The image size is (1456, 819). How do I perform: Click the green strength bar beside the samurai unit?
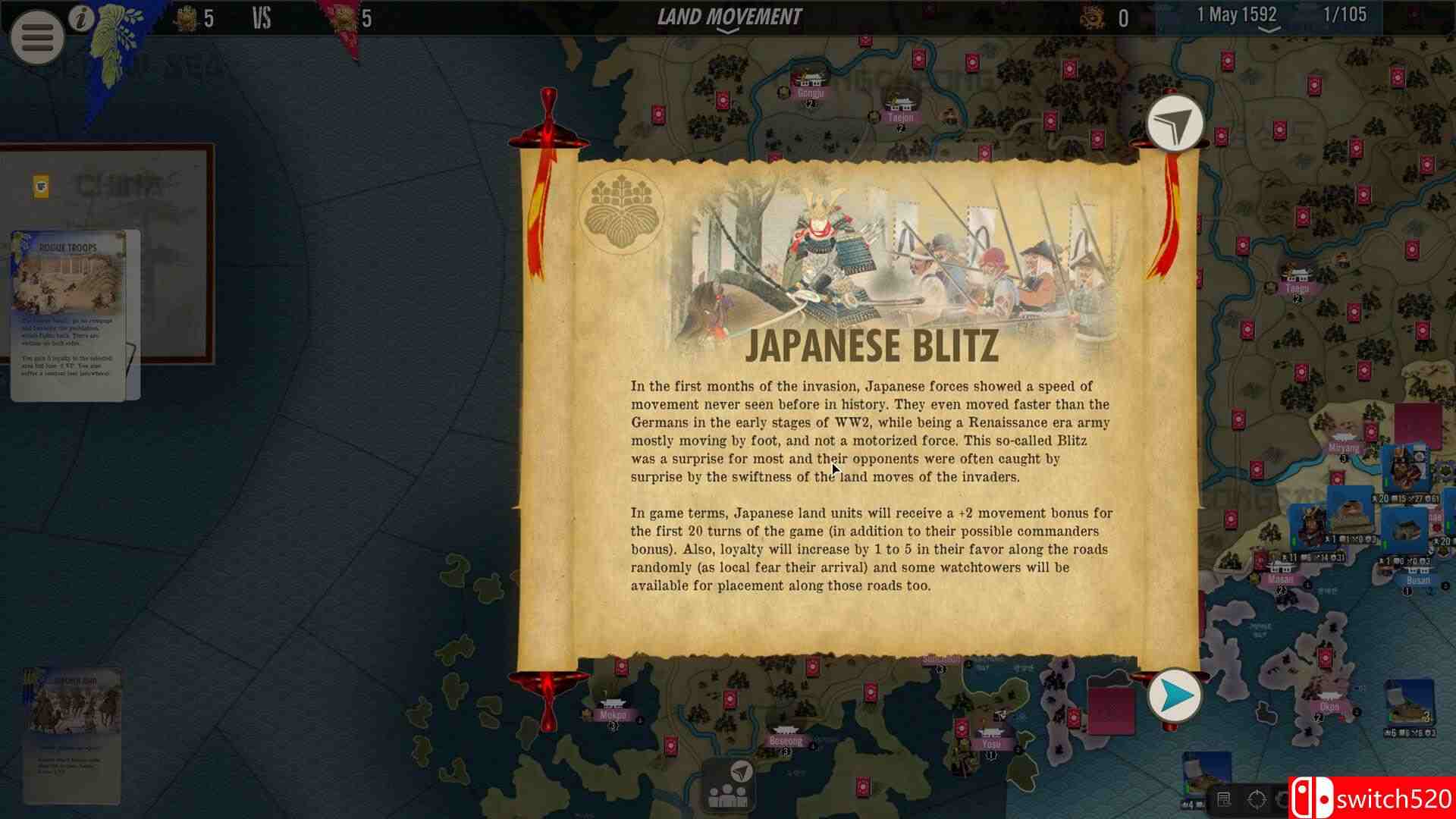coord(1293,540)
